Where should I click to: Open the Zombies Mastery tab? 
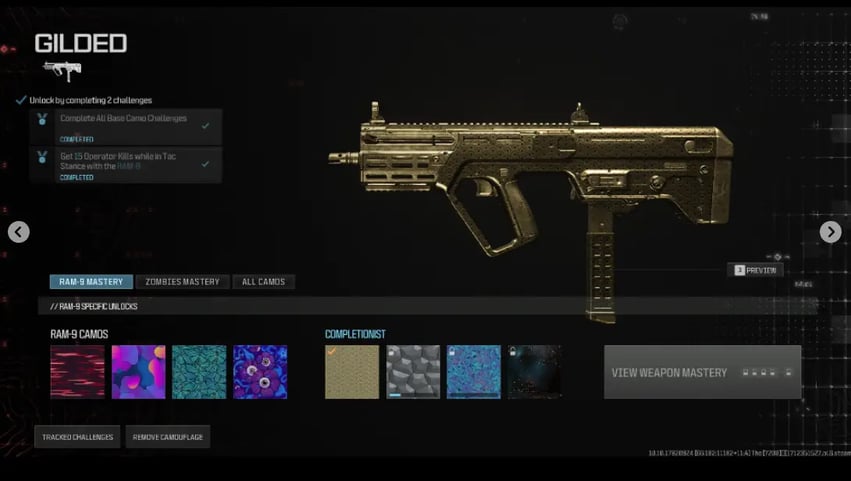tap(181, 282)
